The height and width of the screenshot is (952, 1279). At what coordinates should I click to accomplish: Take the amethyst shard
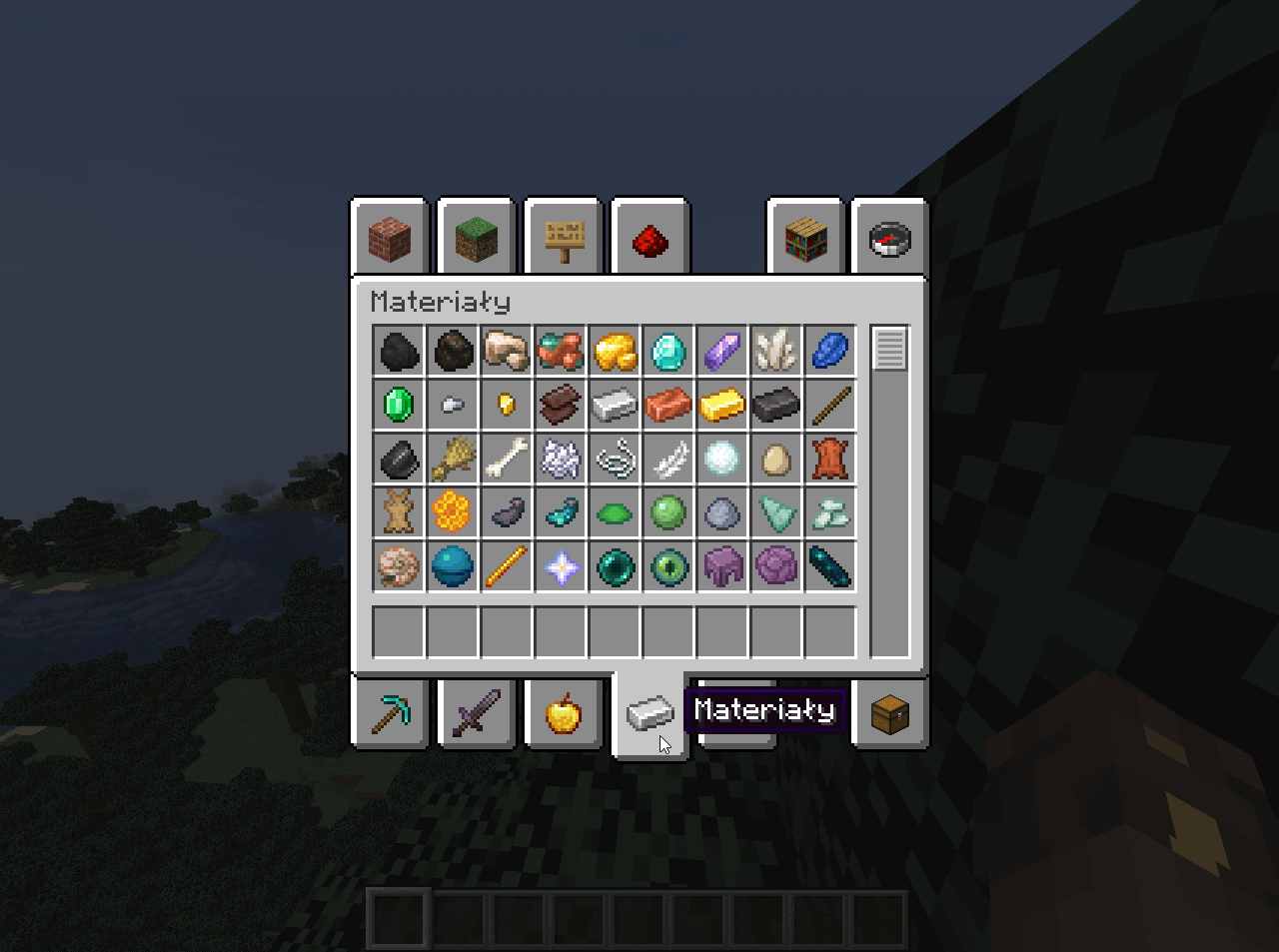click(721, 351)
